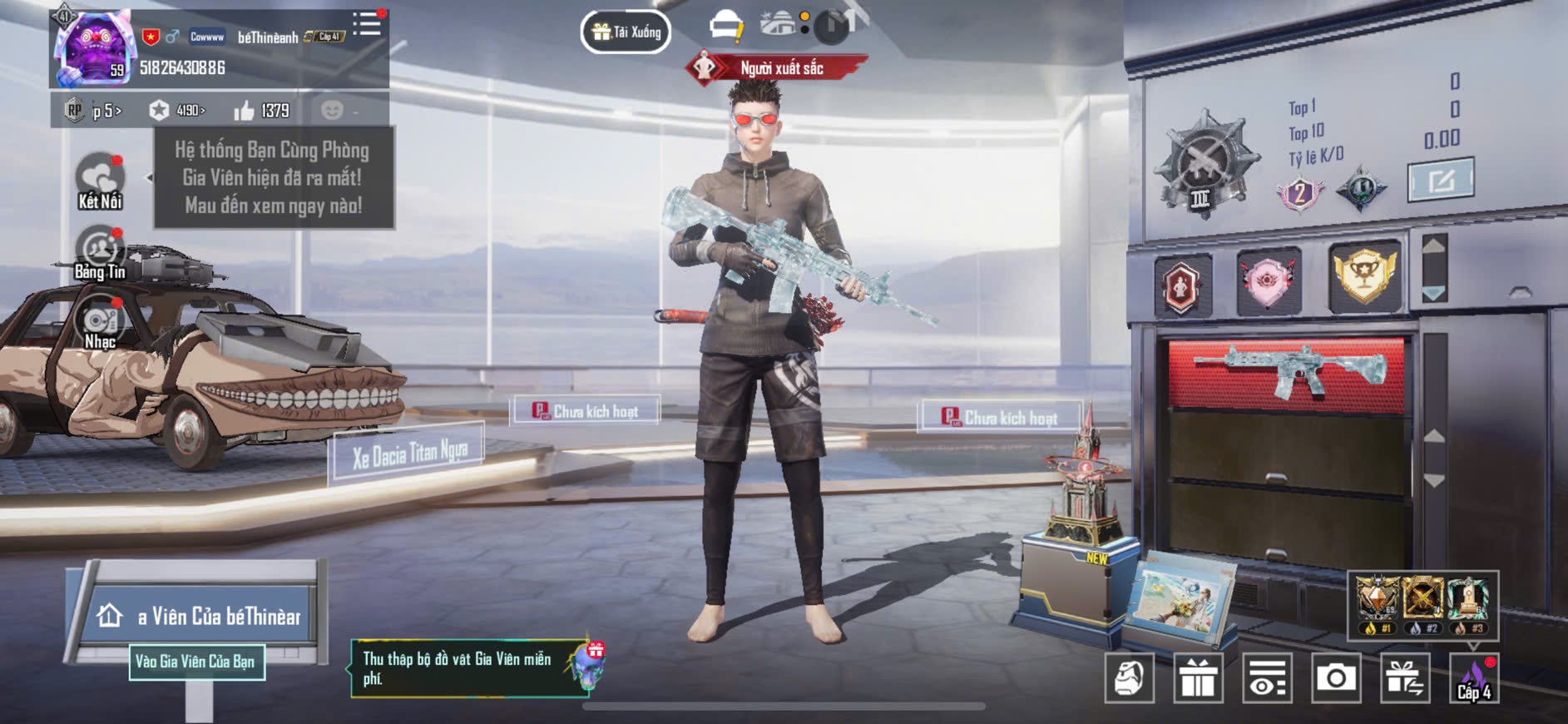Image resolution: width=1568 pixels, height=724 pixels.
Task: Open the Tải Xuống download button
Action: pyautogui.click(x=626, y=32)
